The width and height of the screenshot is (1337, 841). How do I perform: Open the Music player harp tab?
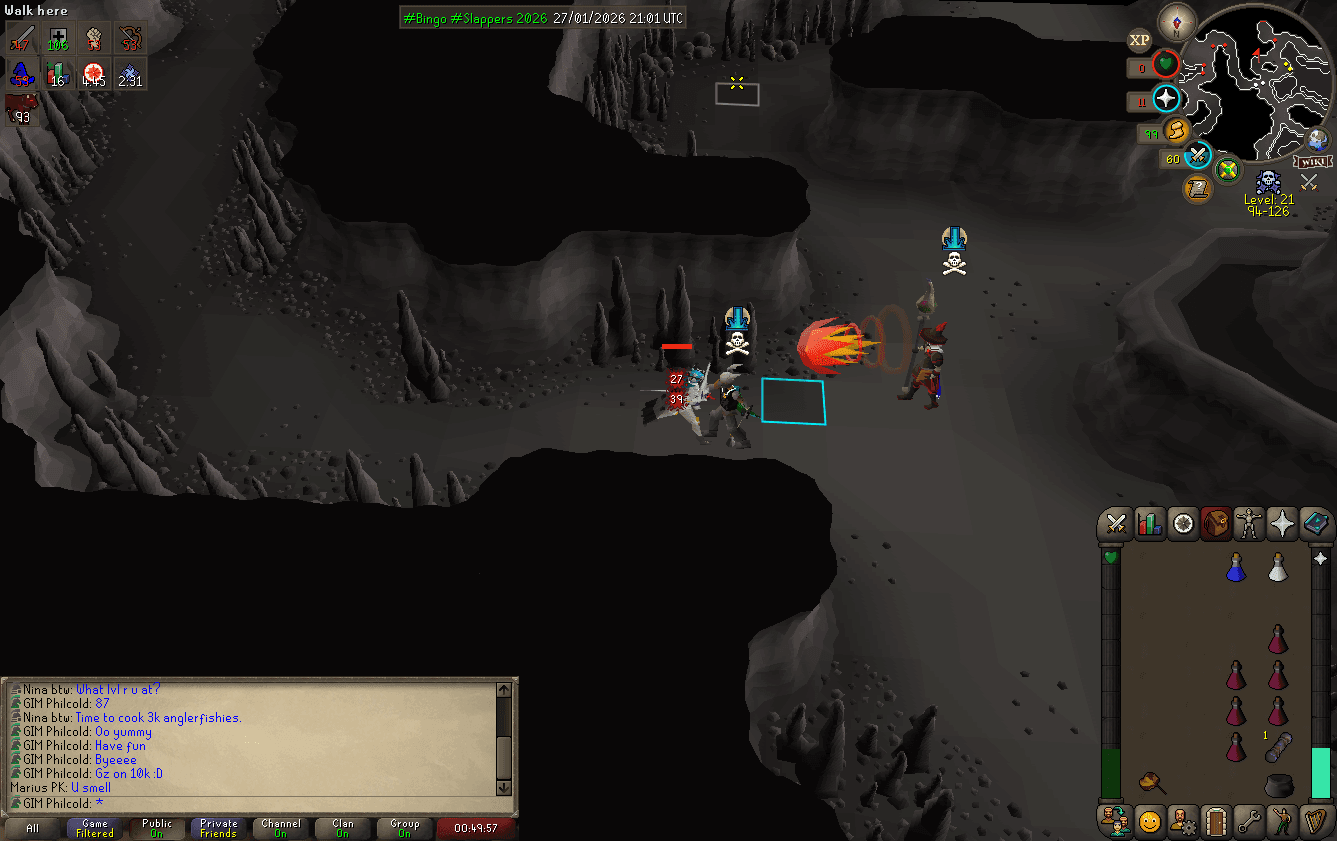(x=1316, y=820)
